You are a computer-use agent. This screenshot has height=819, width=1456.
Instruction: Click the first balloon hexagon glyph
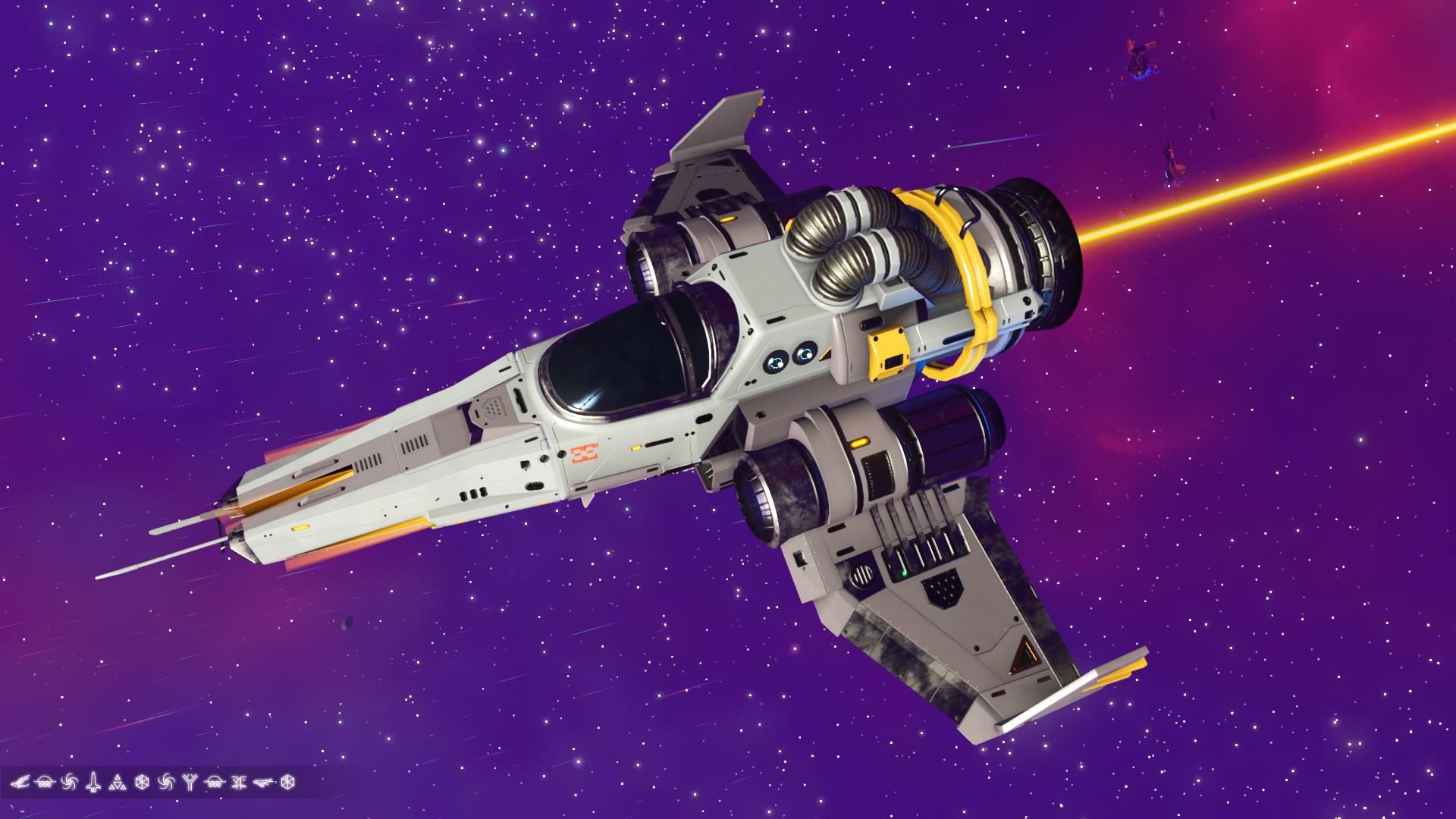click(x=142, y=783)
